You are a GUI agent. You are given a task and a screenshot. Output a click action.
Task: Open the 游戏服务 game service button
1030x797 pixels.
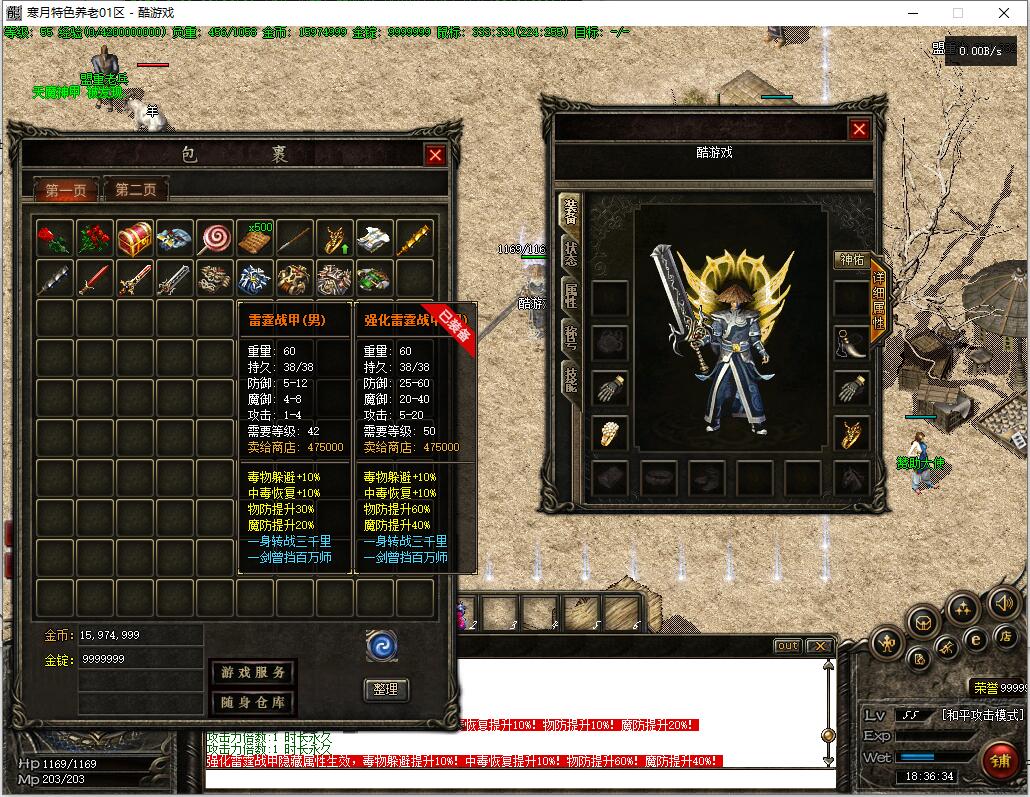[252, 672]
